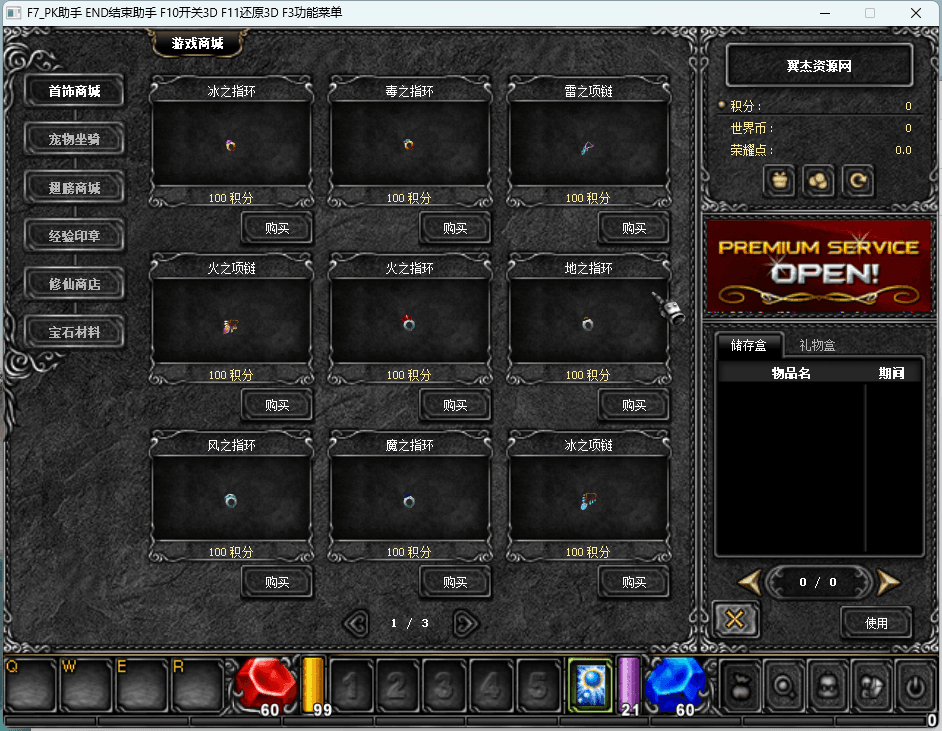Click 购买 under the 雷之项链
The width and height of the screenshot is (942, 731).
(x=634, y=228)
